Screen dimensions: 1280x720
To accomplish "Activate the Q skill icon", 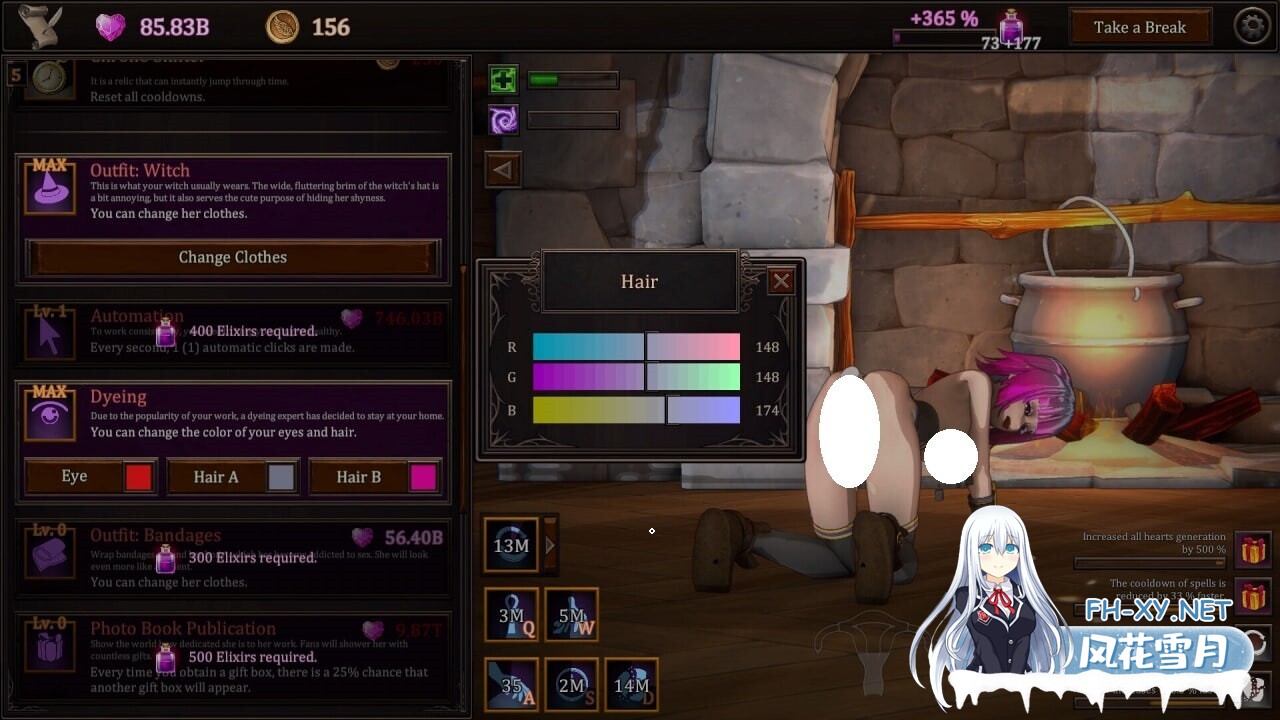I will 512,614.
